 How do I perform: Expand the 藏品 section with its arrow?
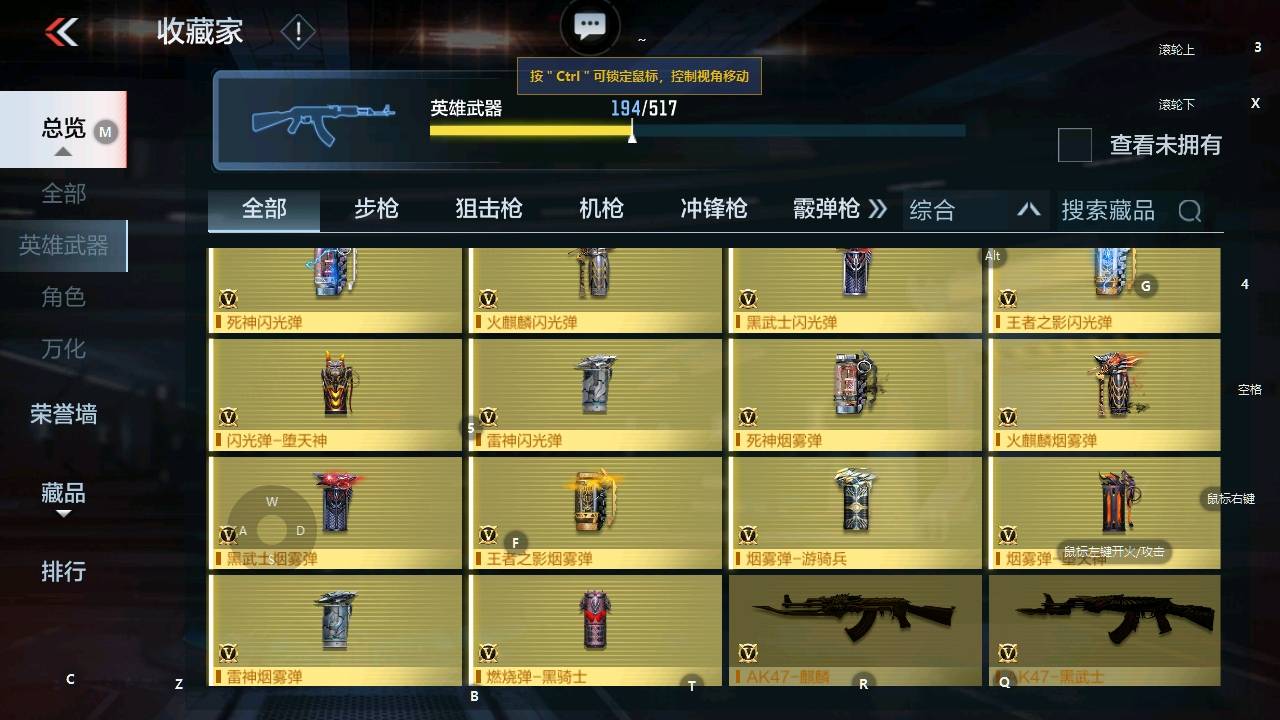click(62, 512)
